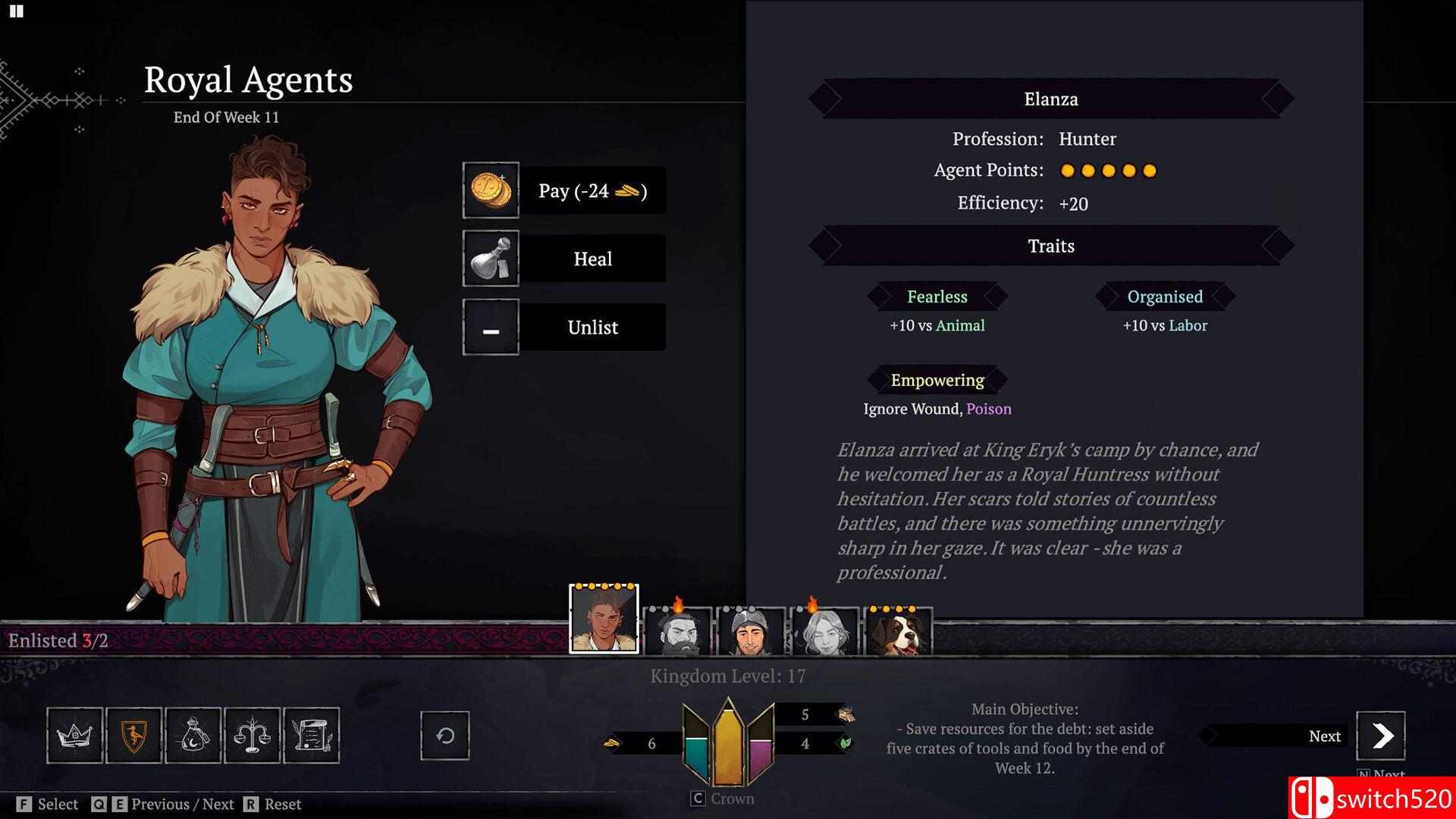
Task: Switch to the shield agents tab
Action: click(x=133, y=735)
